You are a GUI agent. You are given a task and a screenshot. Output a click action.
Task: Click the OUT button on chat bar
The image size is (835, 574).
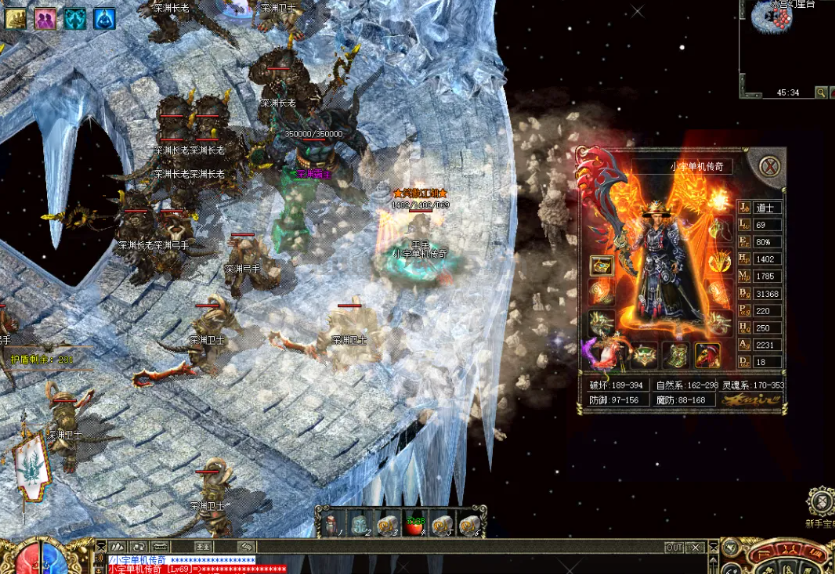(675, 547)
